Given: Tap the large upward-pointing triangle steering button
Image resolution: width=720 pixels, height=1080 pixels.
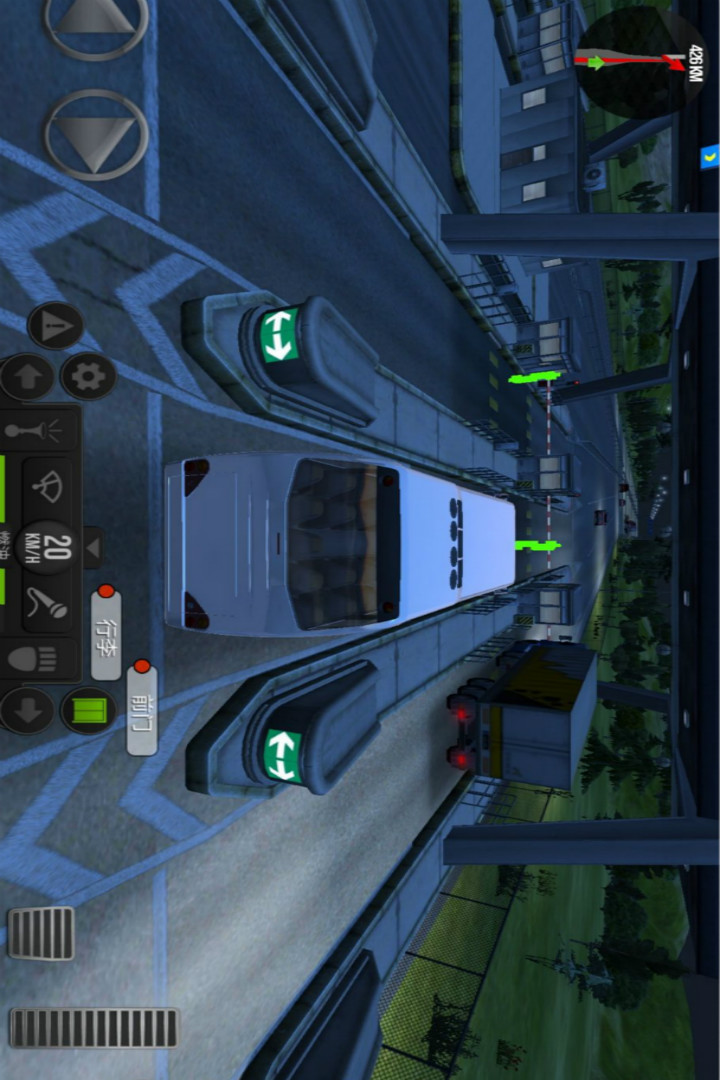Looking at the screenshot, I should coord(96,18).
